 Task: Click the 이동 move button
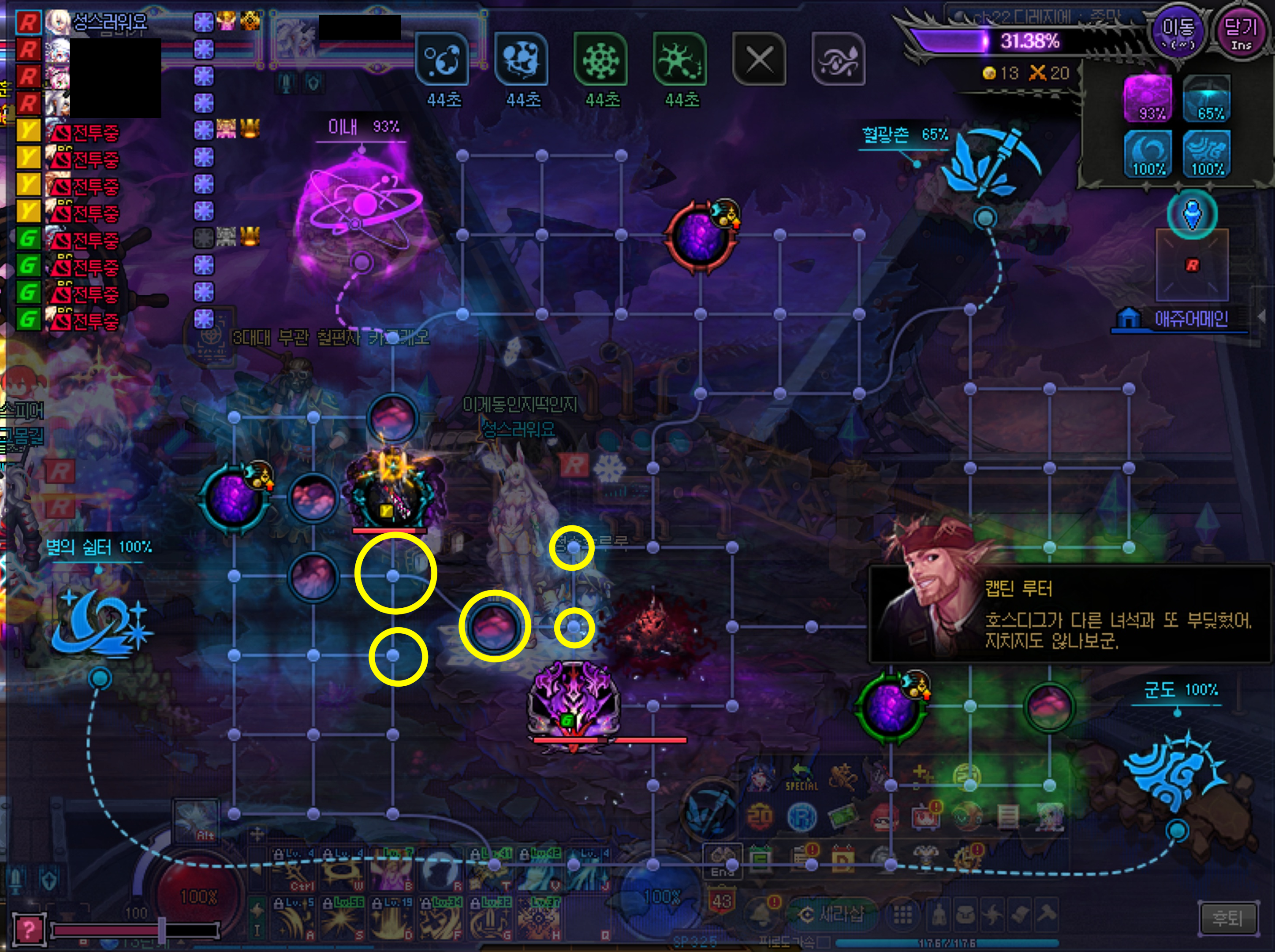pyautogui.click(x=1177, y=32)
